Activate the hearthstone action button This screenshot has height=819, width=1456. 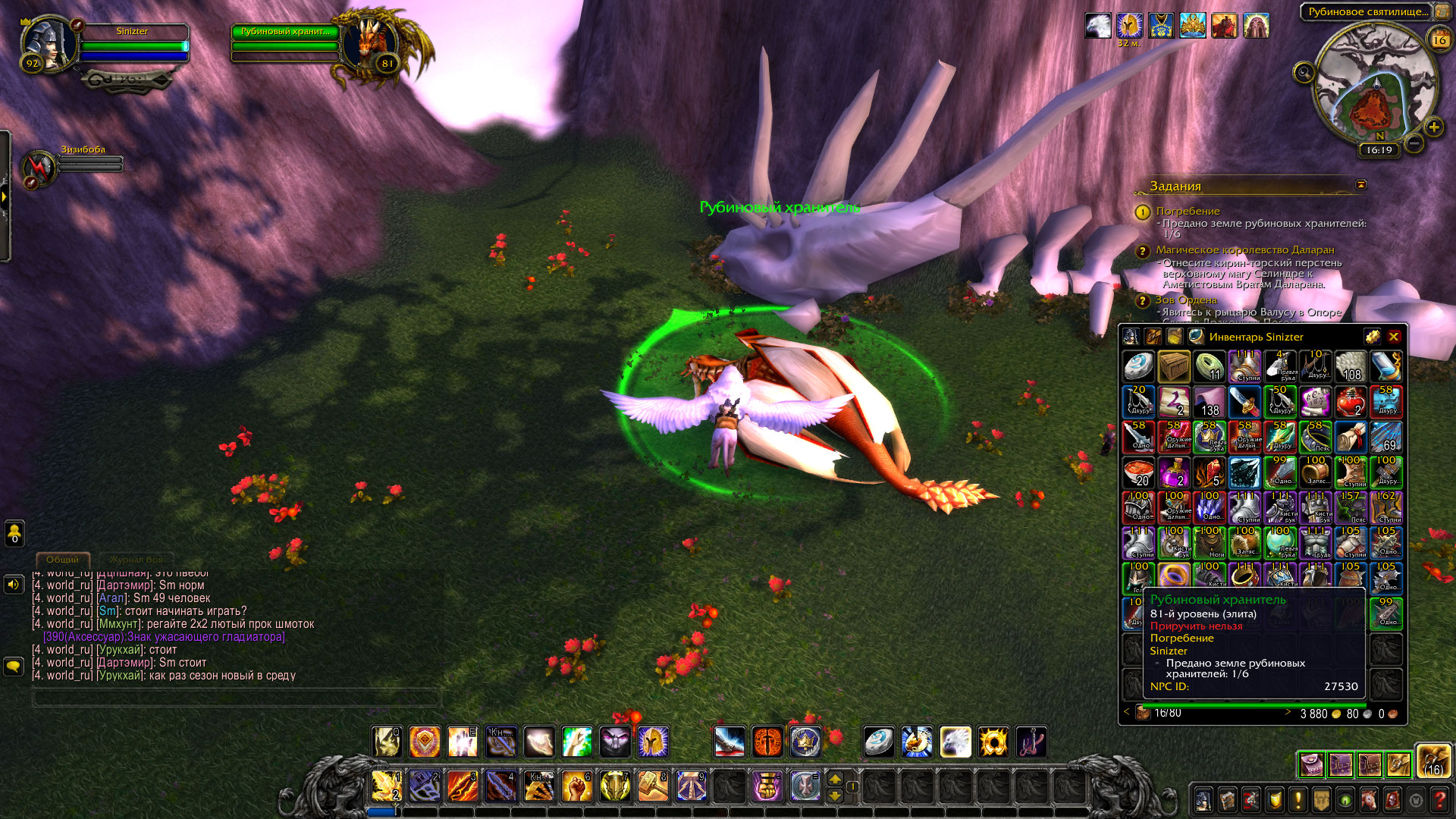(880, 742)
